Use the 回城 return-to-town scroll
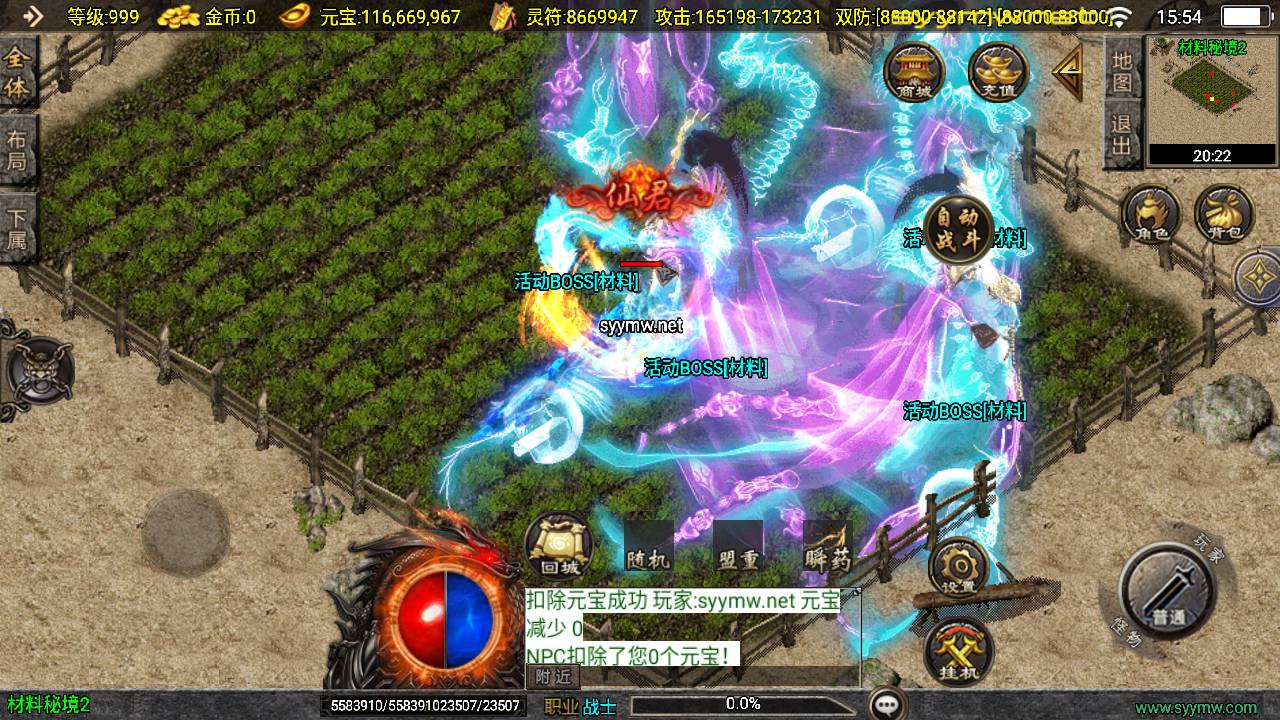 pyautogui.click(x=559, y=547)
